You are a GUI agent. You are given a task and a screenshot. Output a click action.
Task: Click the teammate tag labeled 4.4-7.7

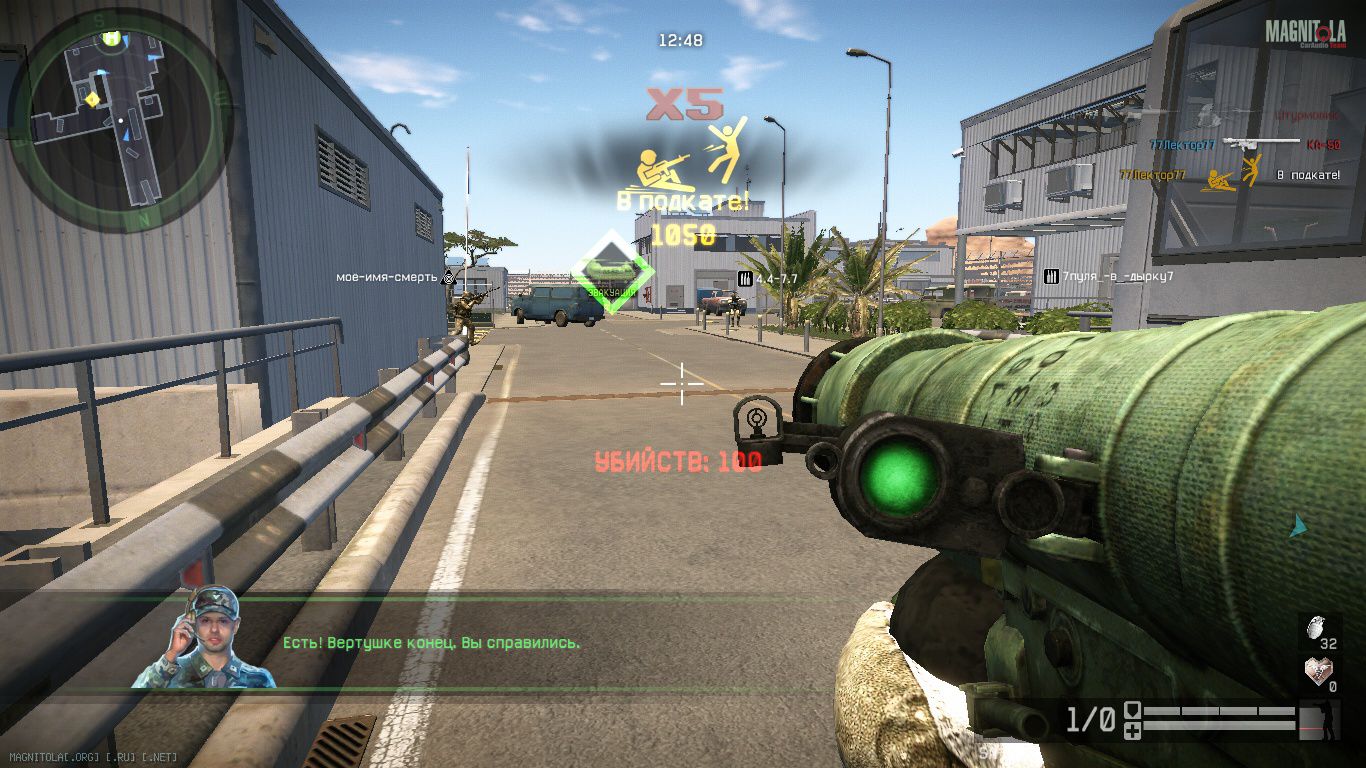click(x=776, y=278)
